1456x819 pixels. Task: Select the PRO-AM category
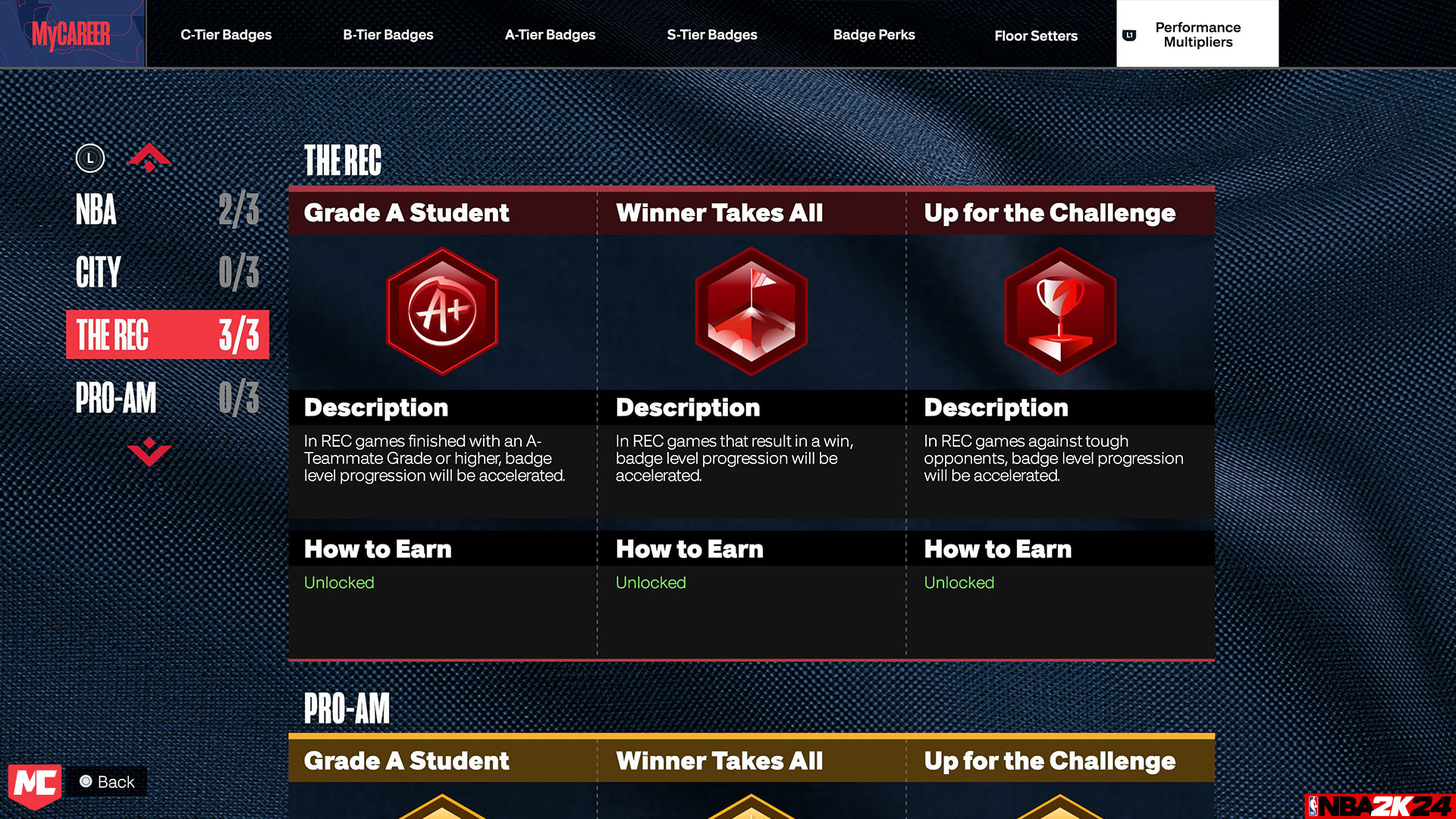coord(115,398)
